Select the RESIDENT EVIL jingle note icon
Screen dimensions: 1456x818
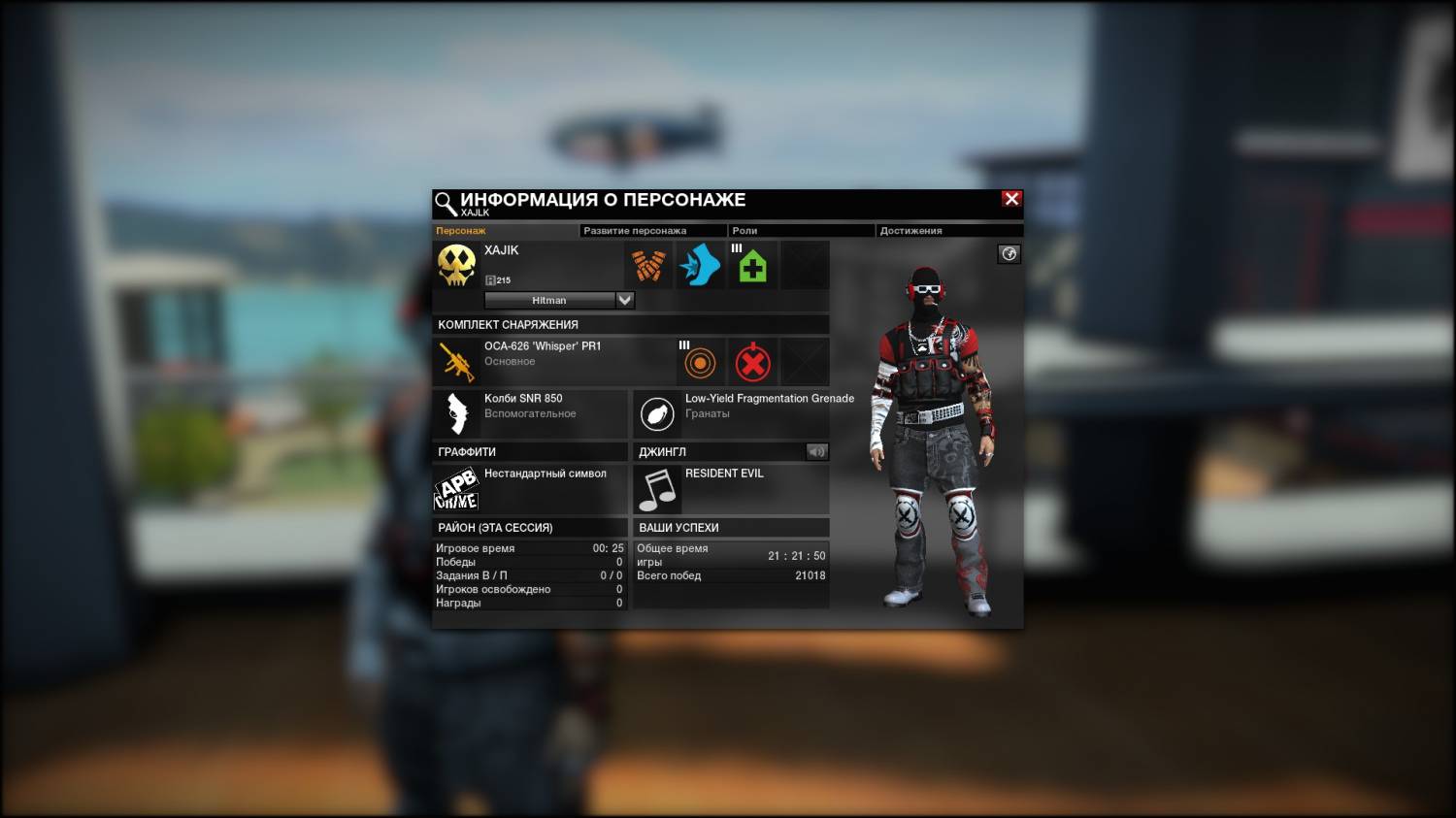coord(657,489)
